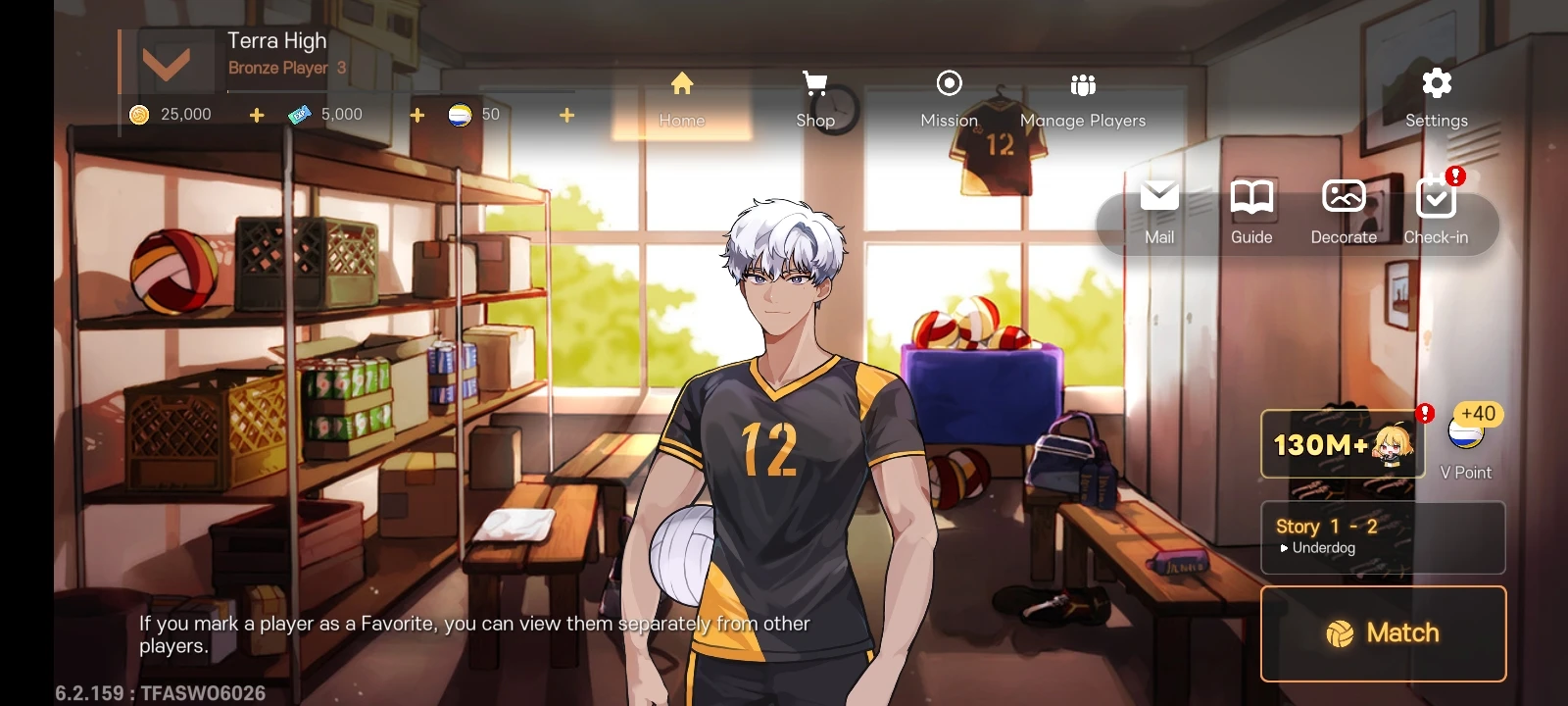The height and width of the screenshot is (706, 1568).
Task: Switch to the Mission tab
Action: 949,98
